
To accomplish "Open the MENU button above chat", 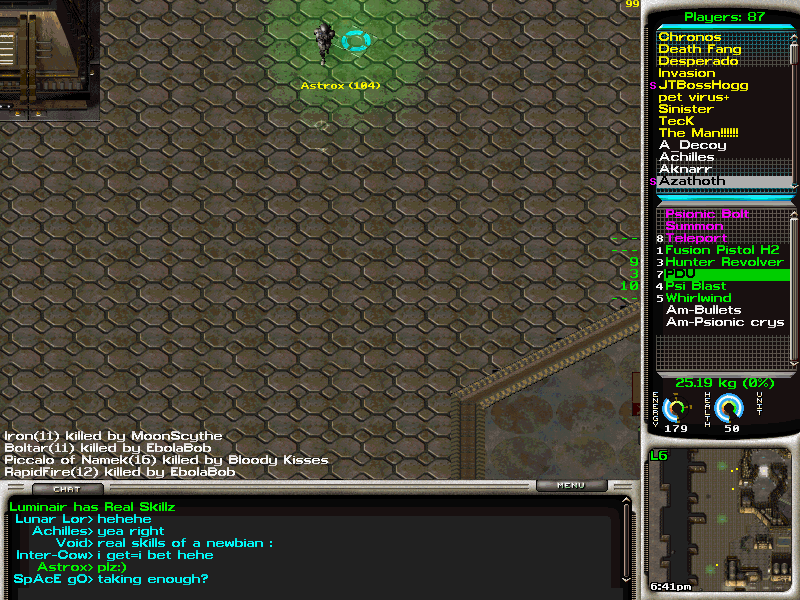I will coord(571,486).
